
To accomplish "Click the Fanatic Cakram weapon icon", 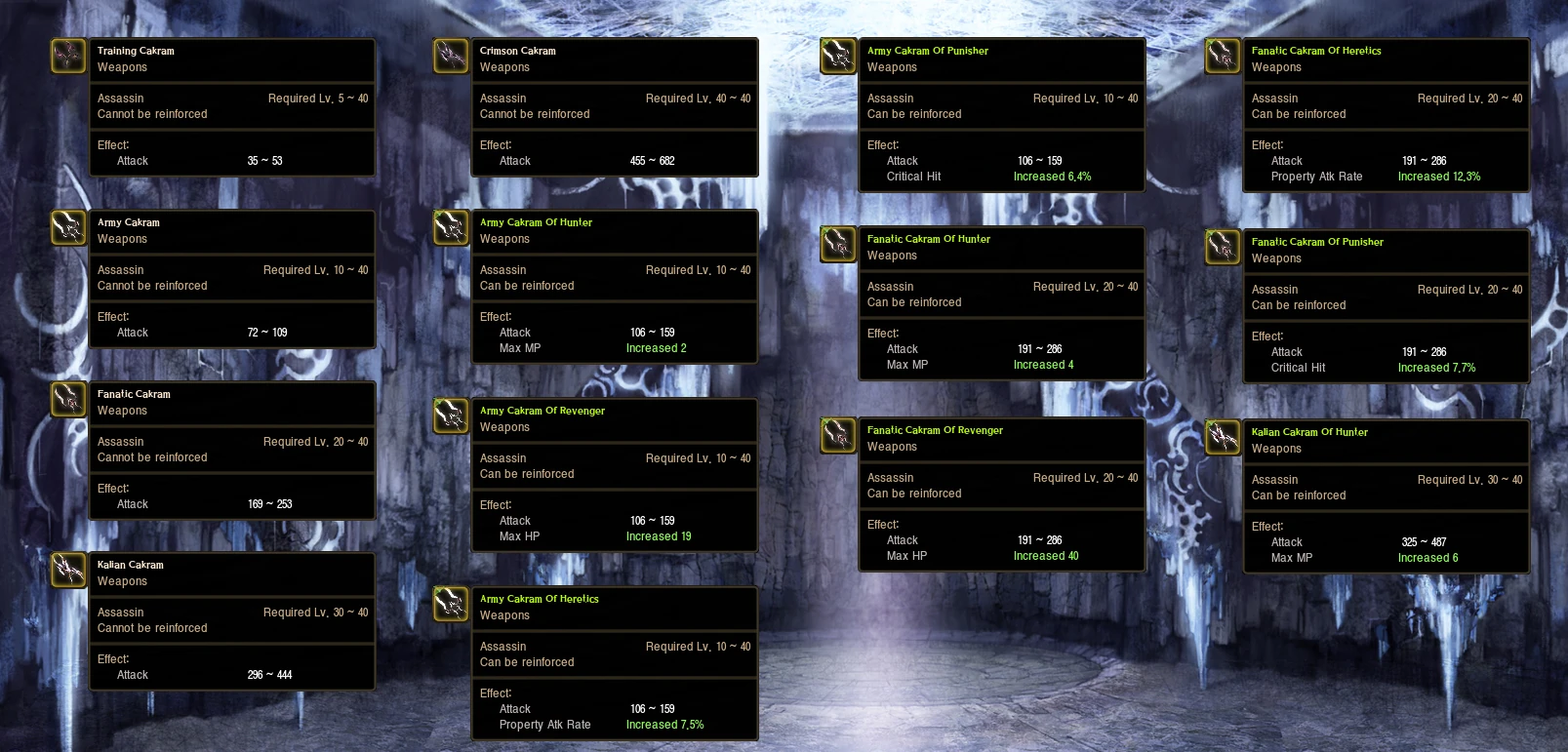I will click(x=67, y=399).
